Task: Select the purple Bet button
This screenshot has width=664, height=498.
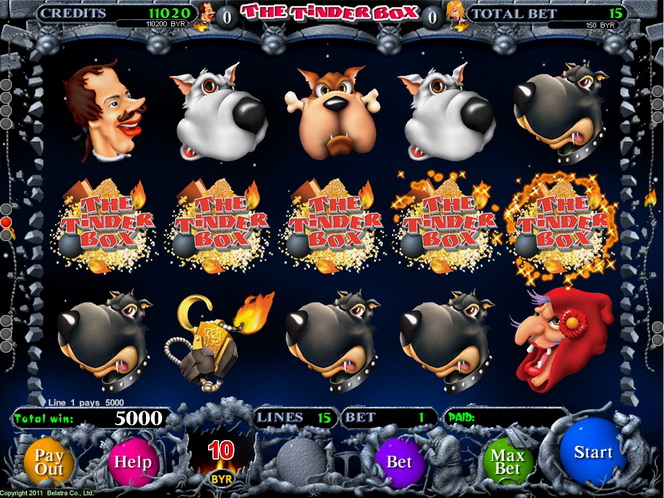Action: (399, 462)
